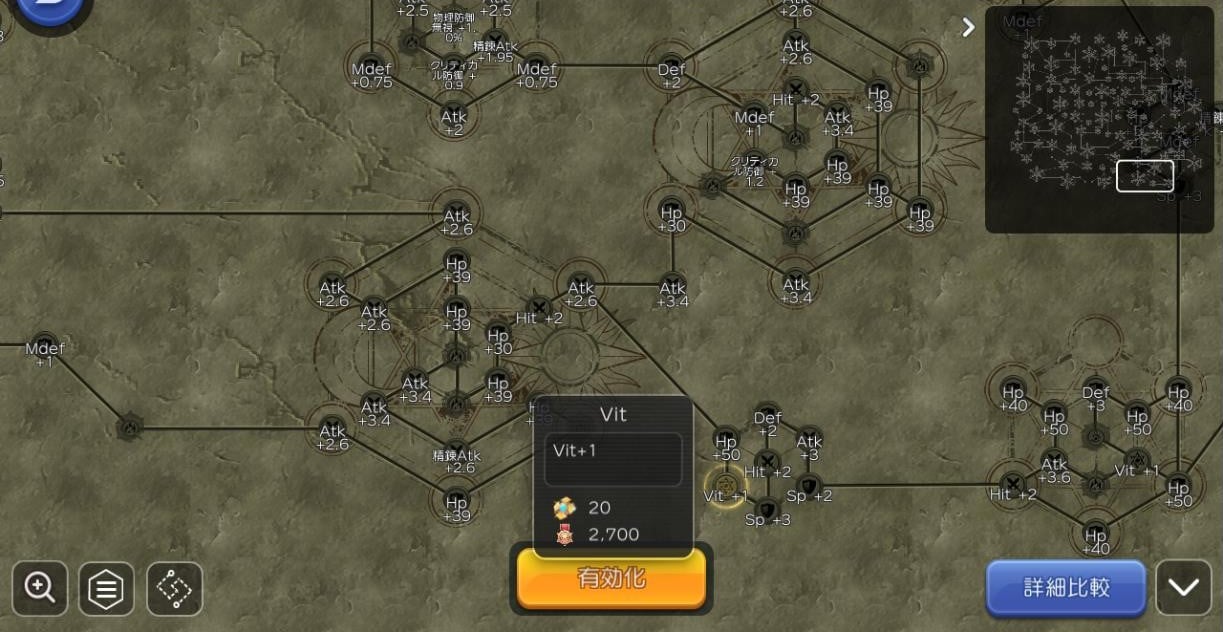Tap the blue round button at top-left corner
This screenshot has height=632, width=1223.
click(x=48, y=12)
